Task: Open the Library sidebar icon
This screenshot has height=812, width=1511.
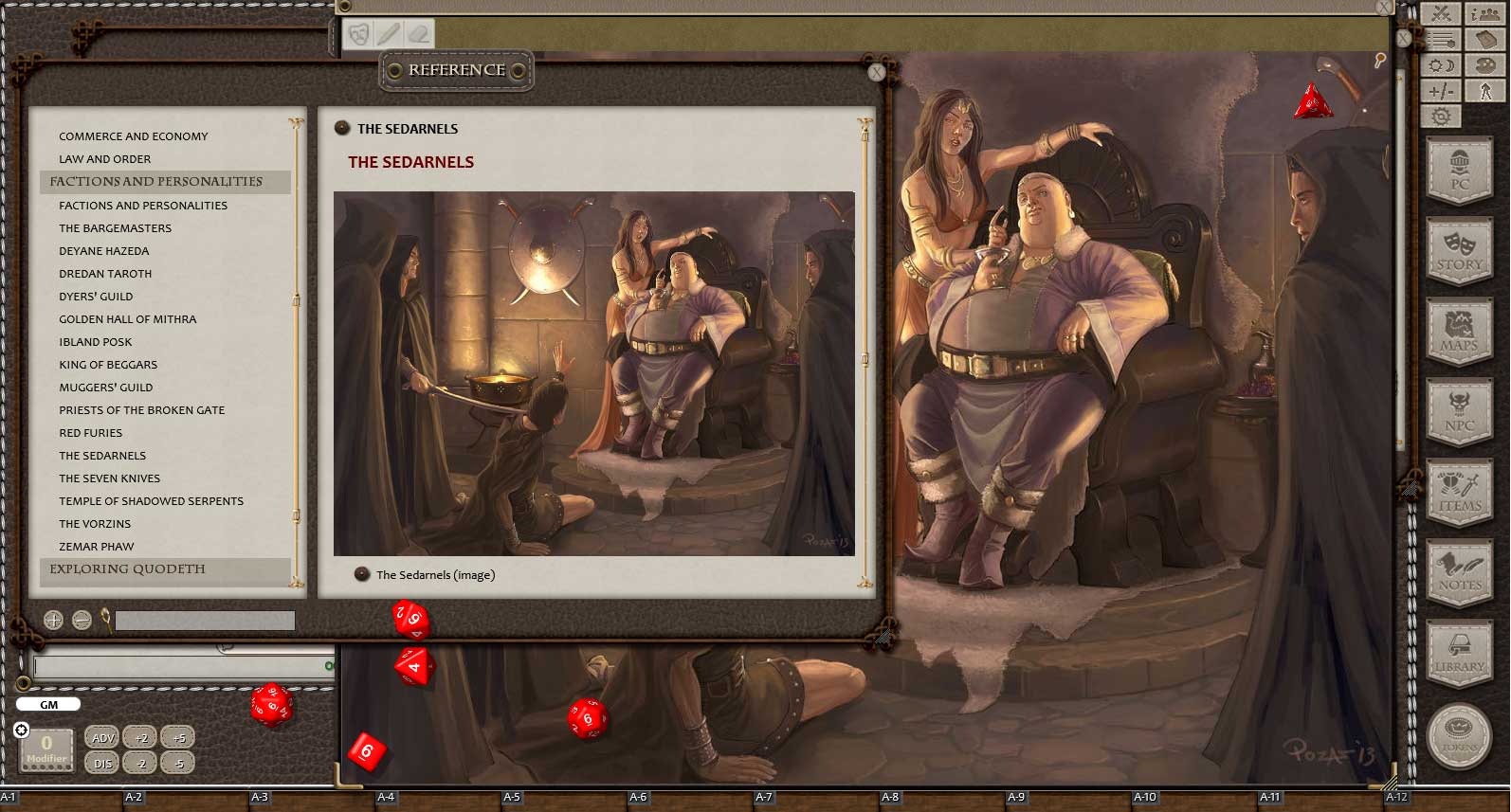Action: pos(1460,654)
